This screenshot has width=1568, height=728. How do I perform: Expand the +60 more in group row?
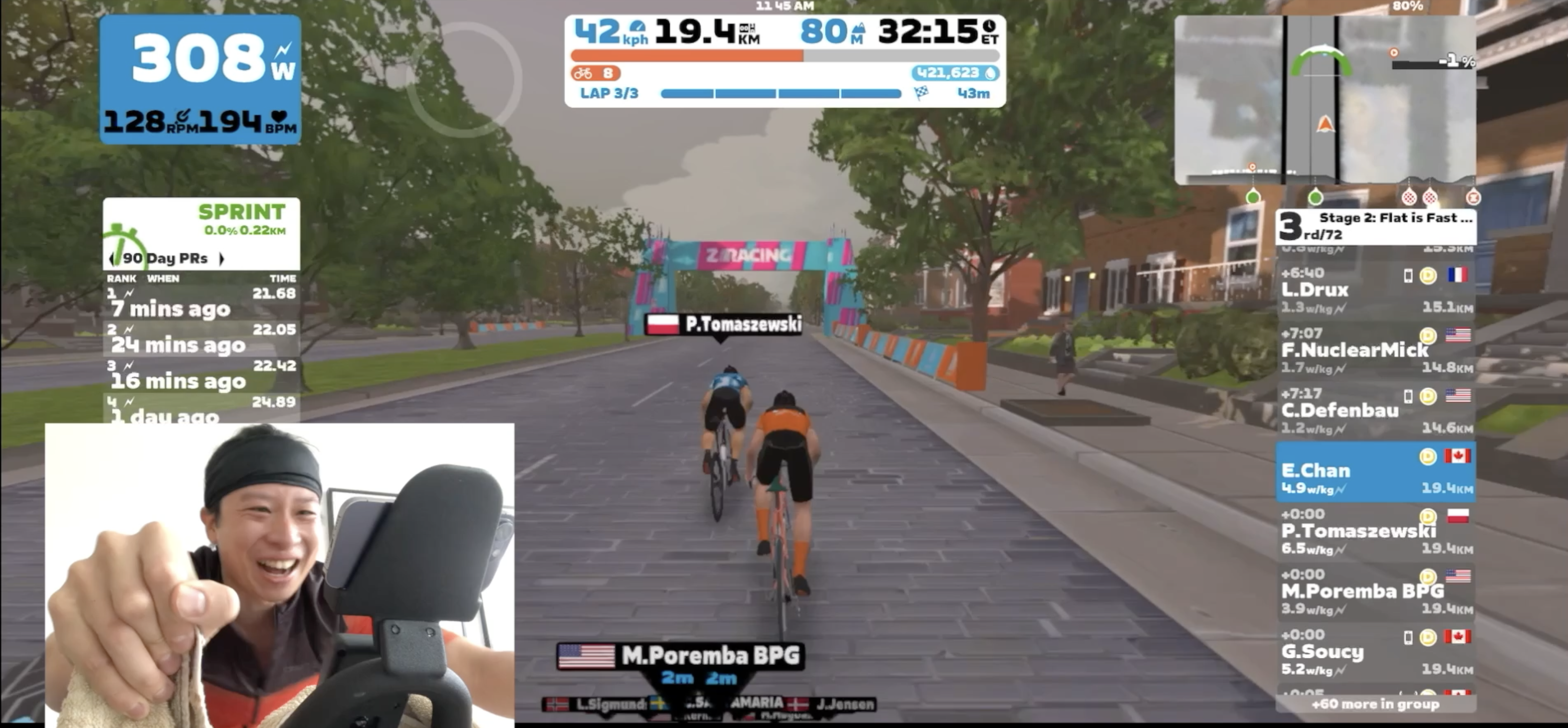pos(1375,704)
